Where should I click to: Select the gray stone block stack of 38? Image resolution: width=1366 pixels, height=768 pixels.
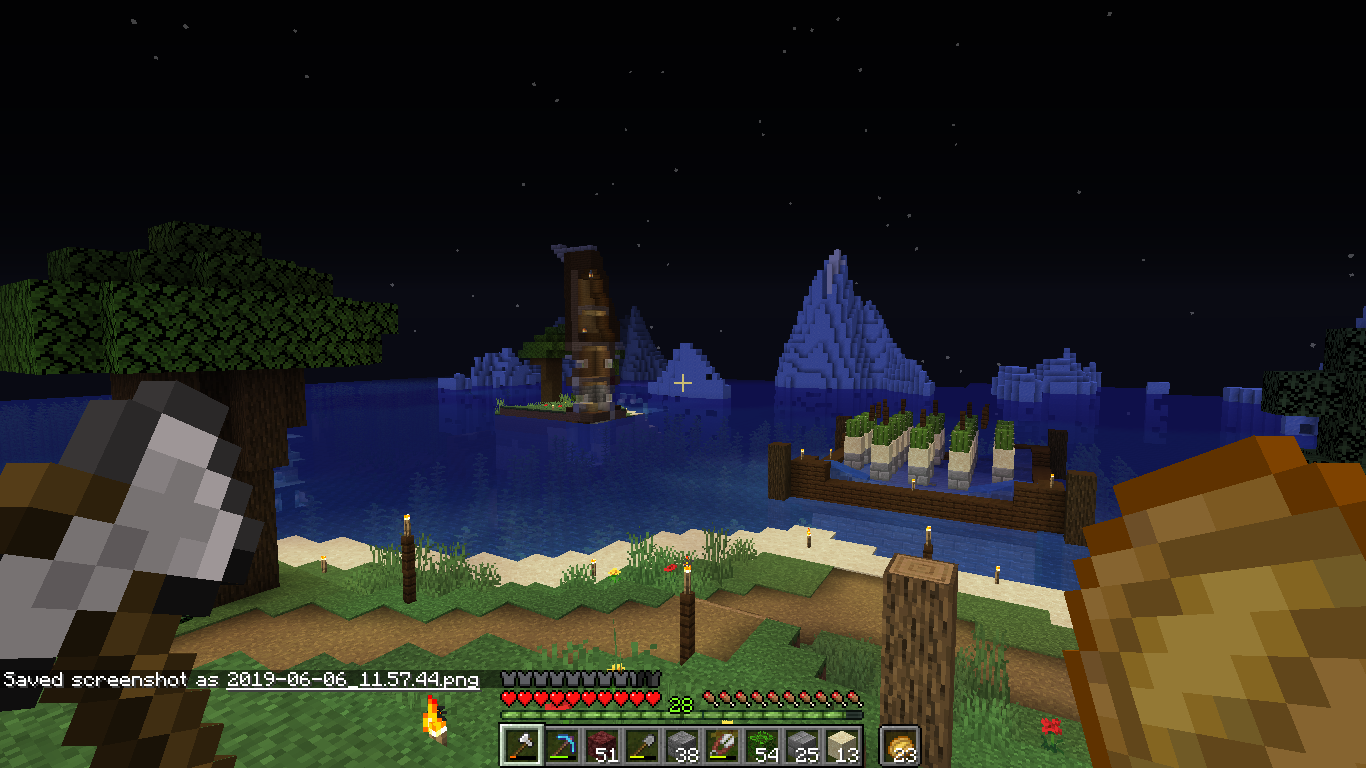tap(682, 745)
